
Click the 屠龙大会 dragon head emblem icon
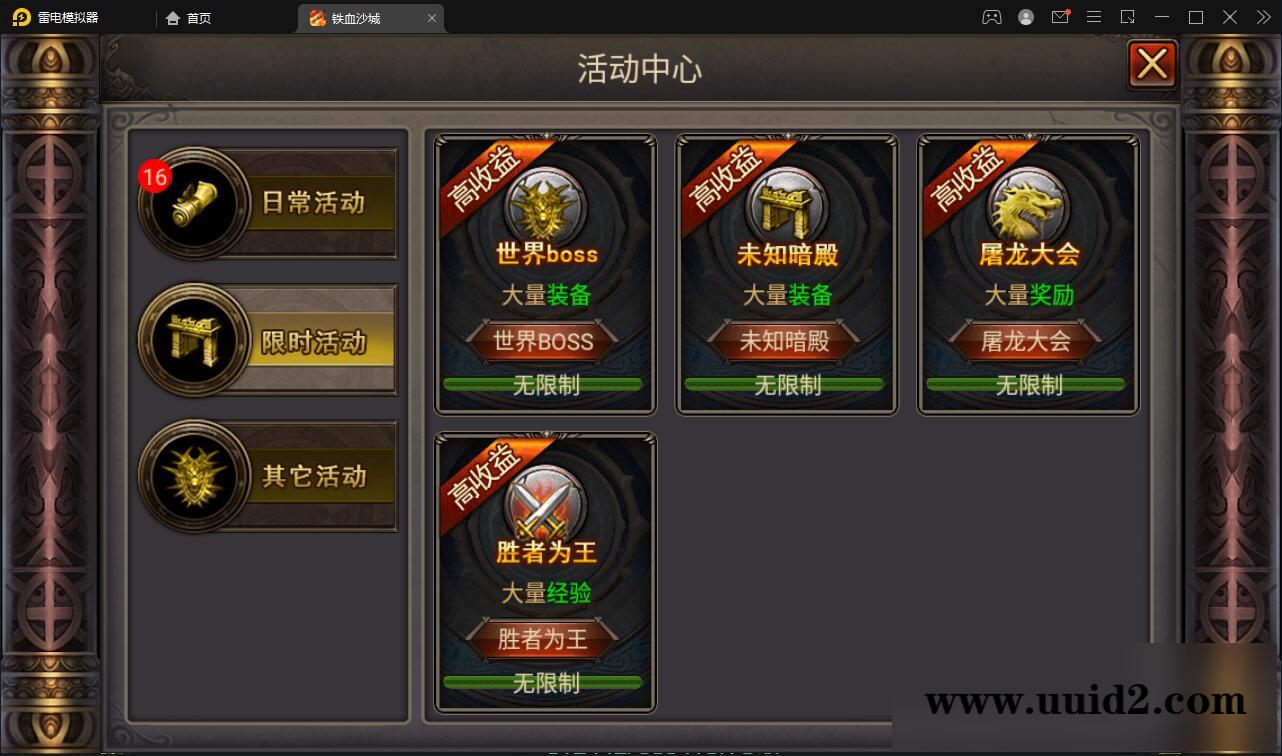coord(1027,205)
